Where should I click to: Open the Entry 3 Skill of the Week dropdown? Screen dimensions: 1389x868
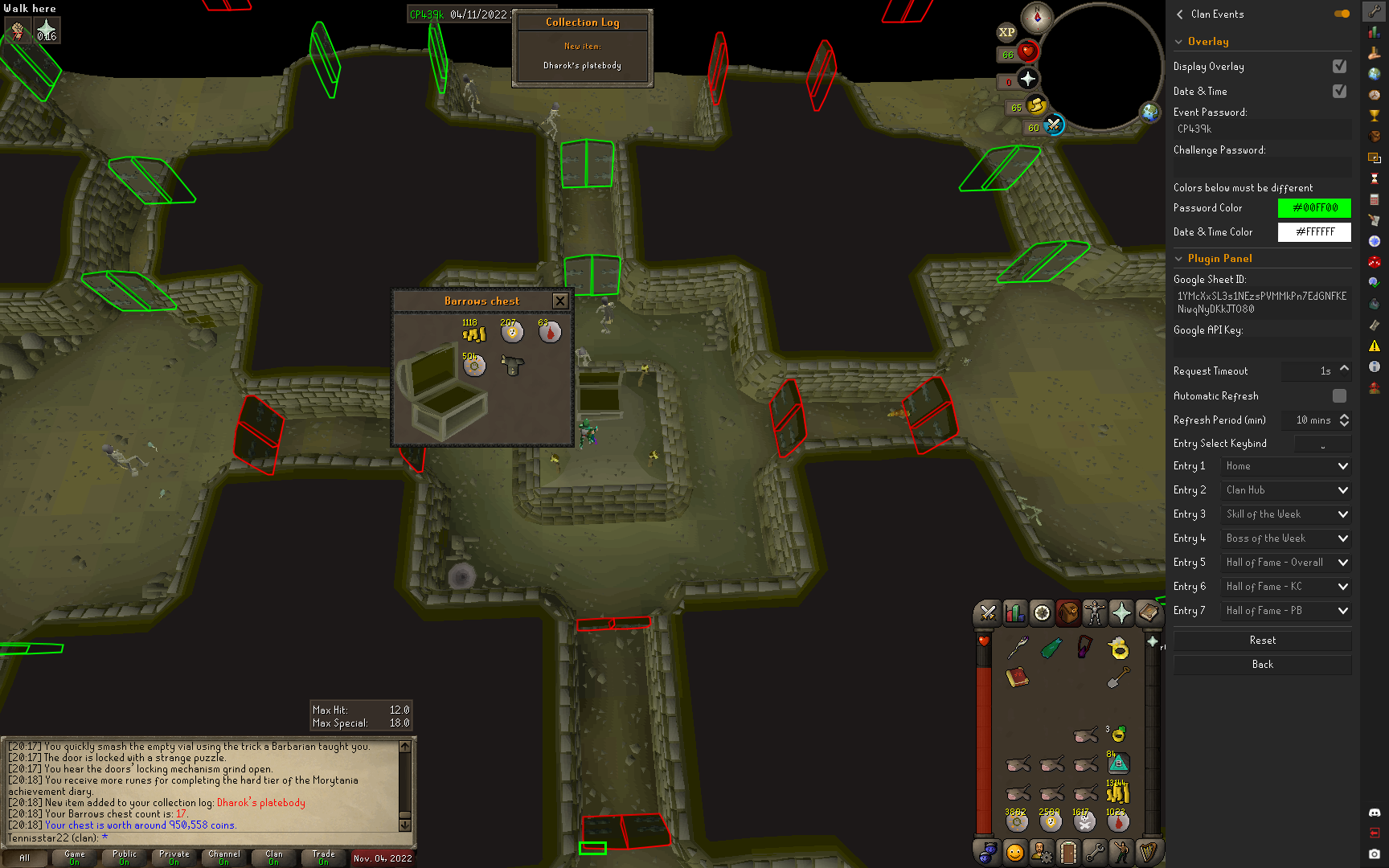[1285, 514]
